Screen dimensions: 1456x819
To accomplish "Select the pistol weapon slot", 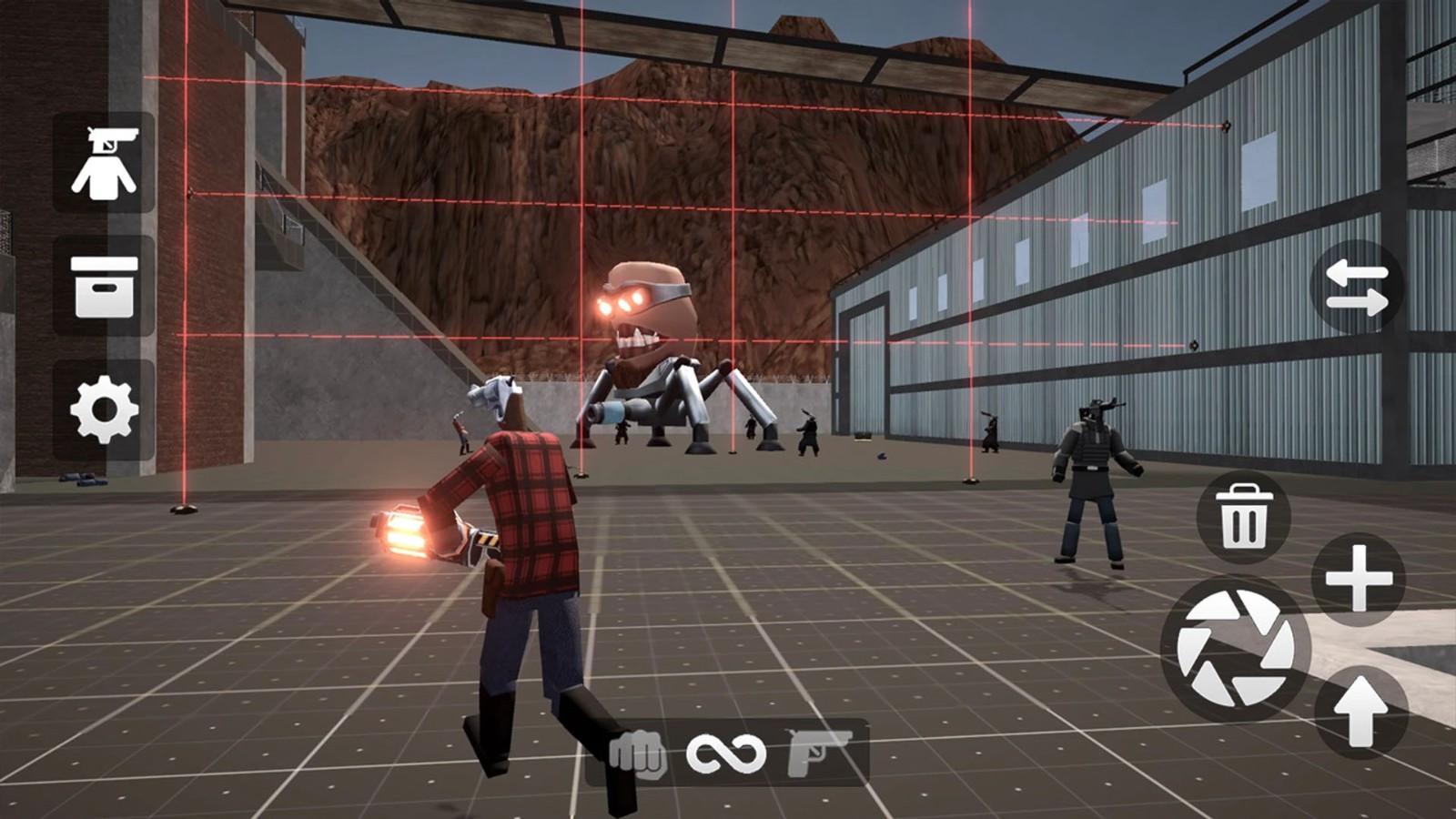I will click(818, 752).
